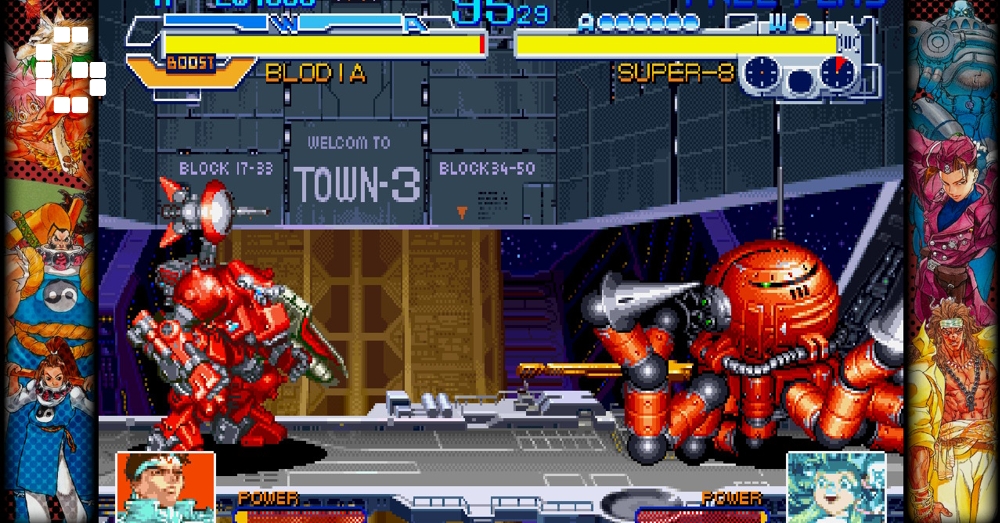1000x523 pixels.
Task: Click the white blocky logo watermark
Action: pos(70,69)
